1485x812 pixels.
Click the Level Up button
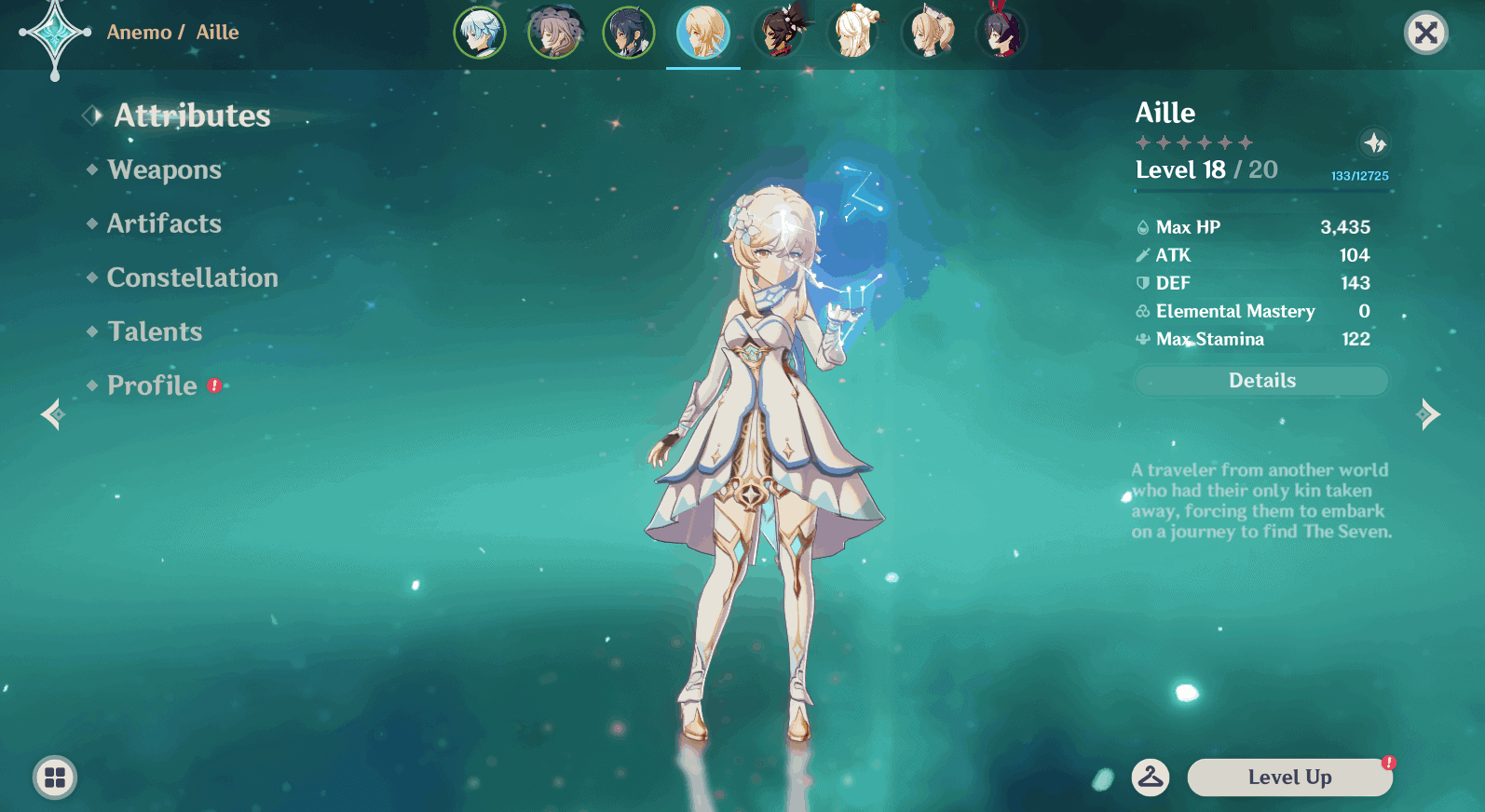[x=1289, y=778]
